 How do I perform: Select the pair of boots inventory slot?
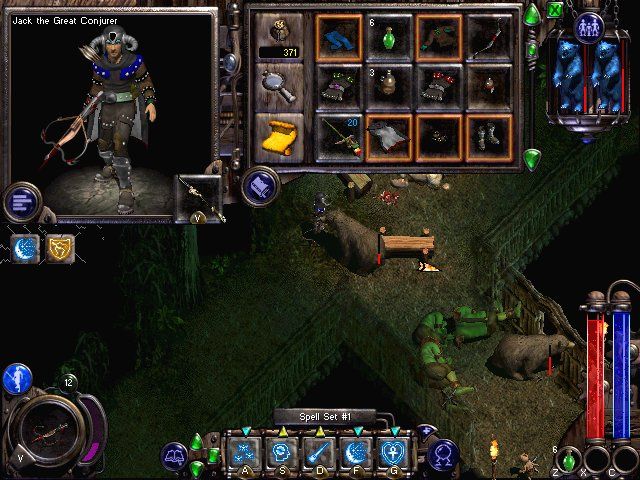[x=489, y=136]
